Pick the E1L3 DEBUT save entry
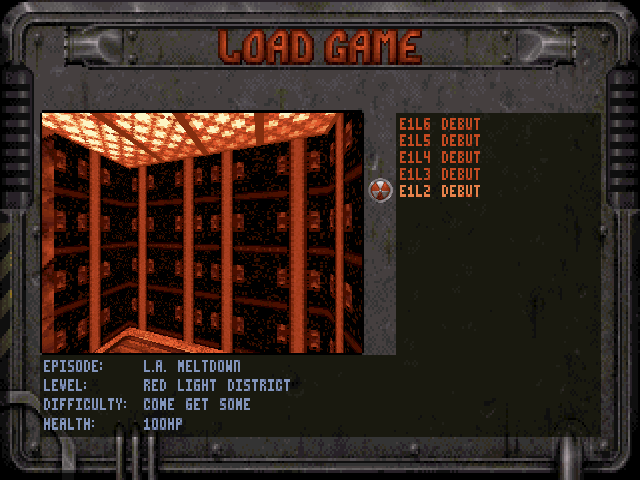640x480 pixels. (439, 175)
